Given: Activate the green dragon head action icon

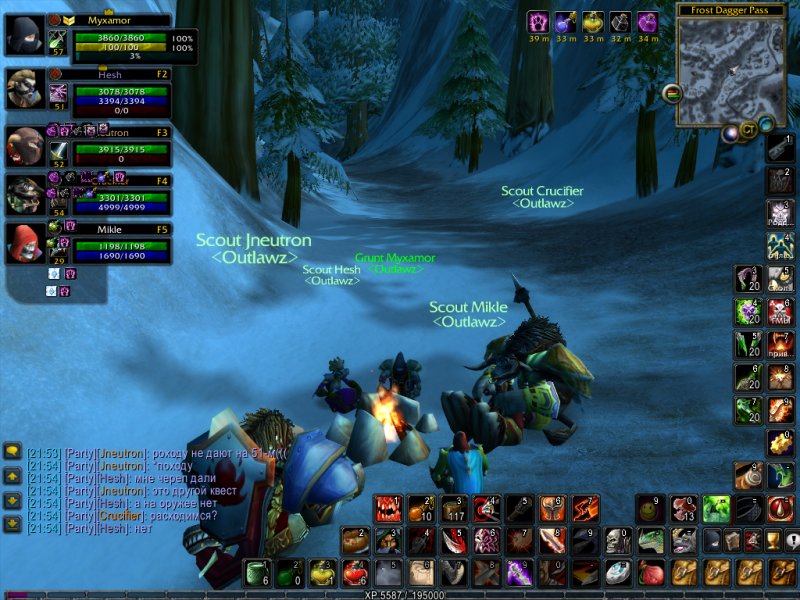Looking at the screenshot, I should (x=650, y=541).
